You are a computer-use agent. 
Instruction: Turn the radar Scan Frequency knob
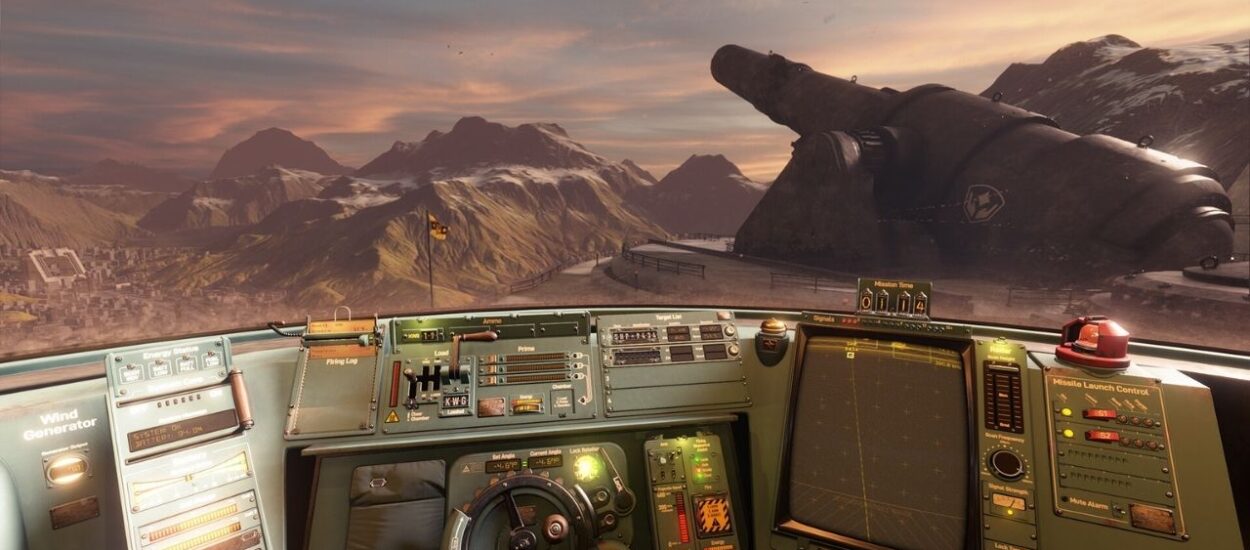coord(1006,463)
